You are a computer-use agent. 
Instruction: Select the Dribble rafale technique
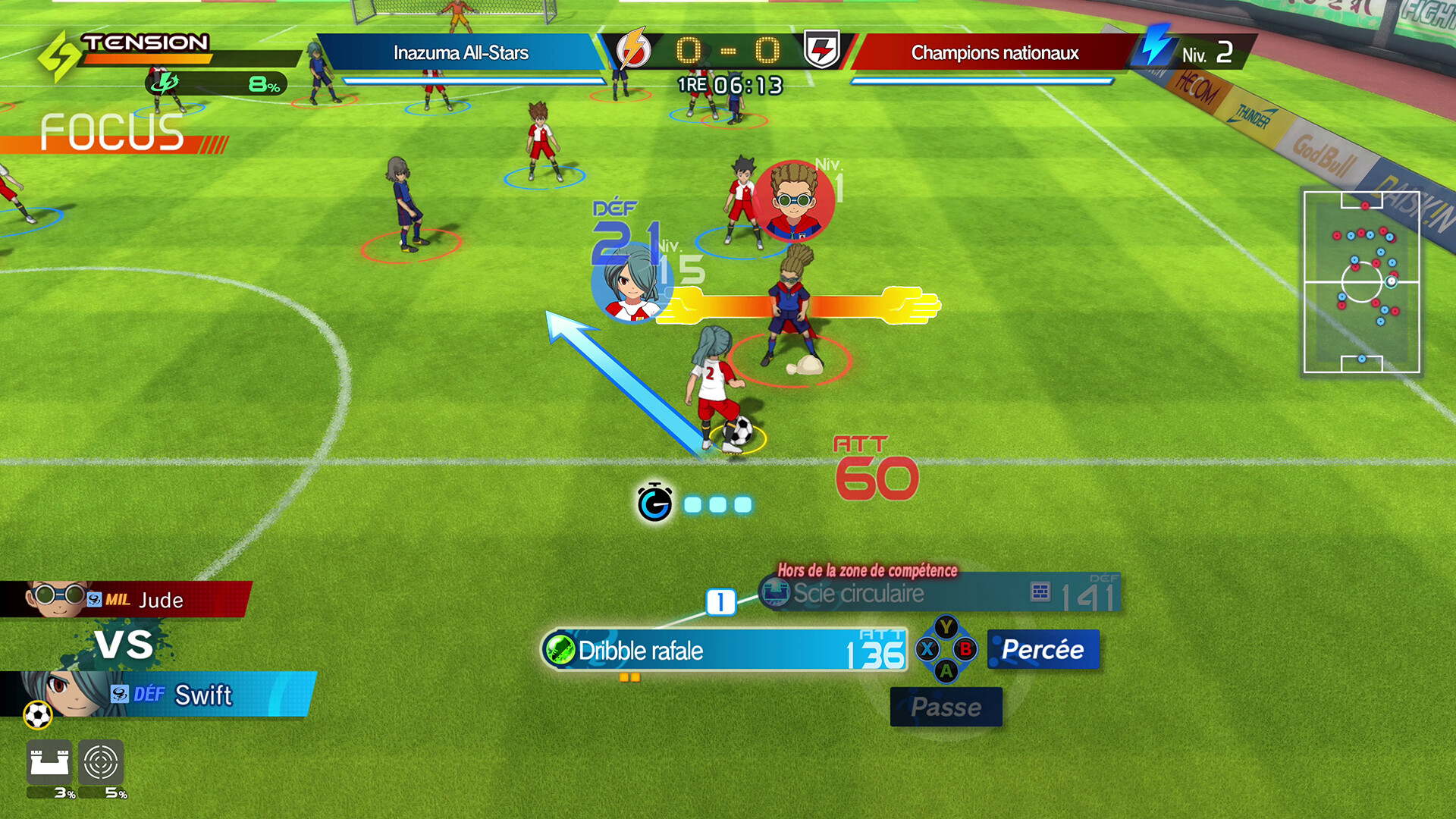coord(724,651)
